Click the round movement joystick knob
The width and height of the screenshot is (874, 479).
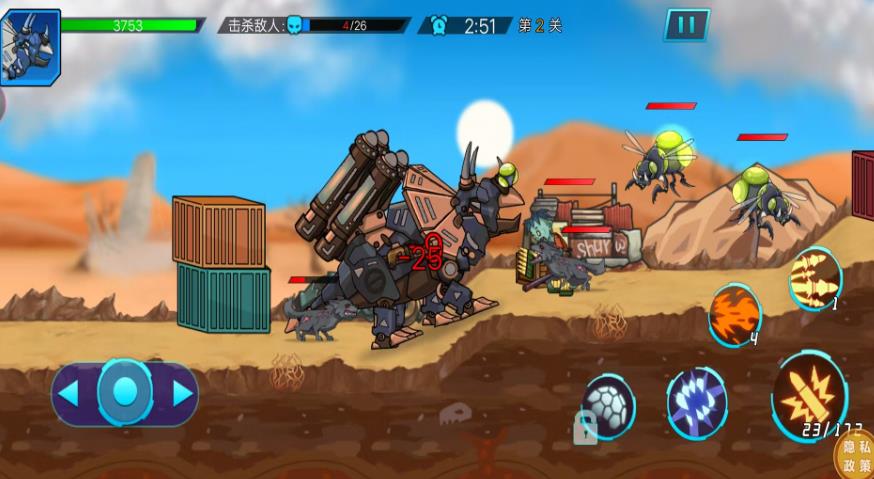[125, 392]
